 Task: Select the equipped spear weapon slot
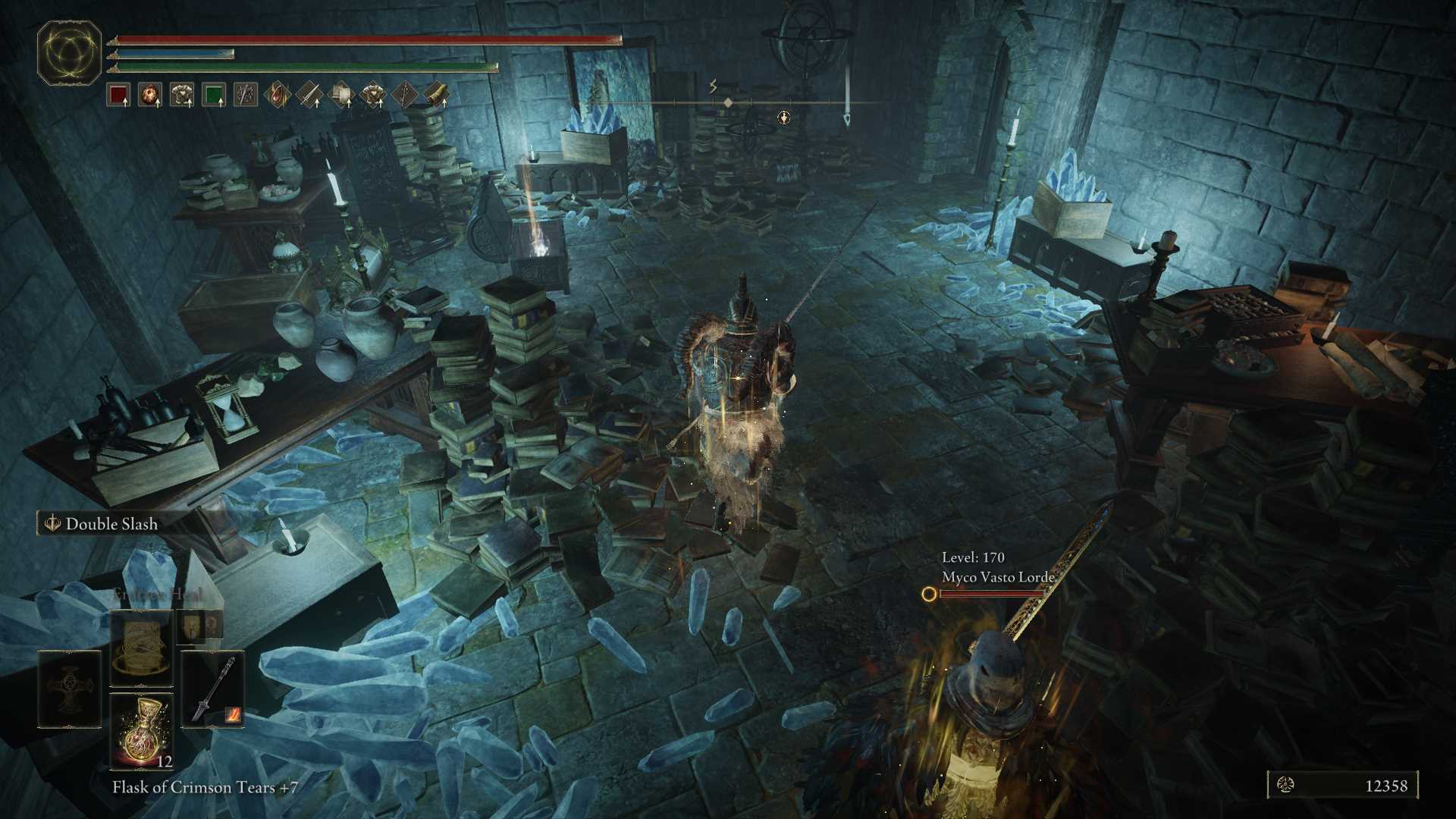tap(213, 688)
